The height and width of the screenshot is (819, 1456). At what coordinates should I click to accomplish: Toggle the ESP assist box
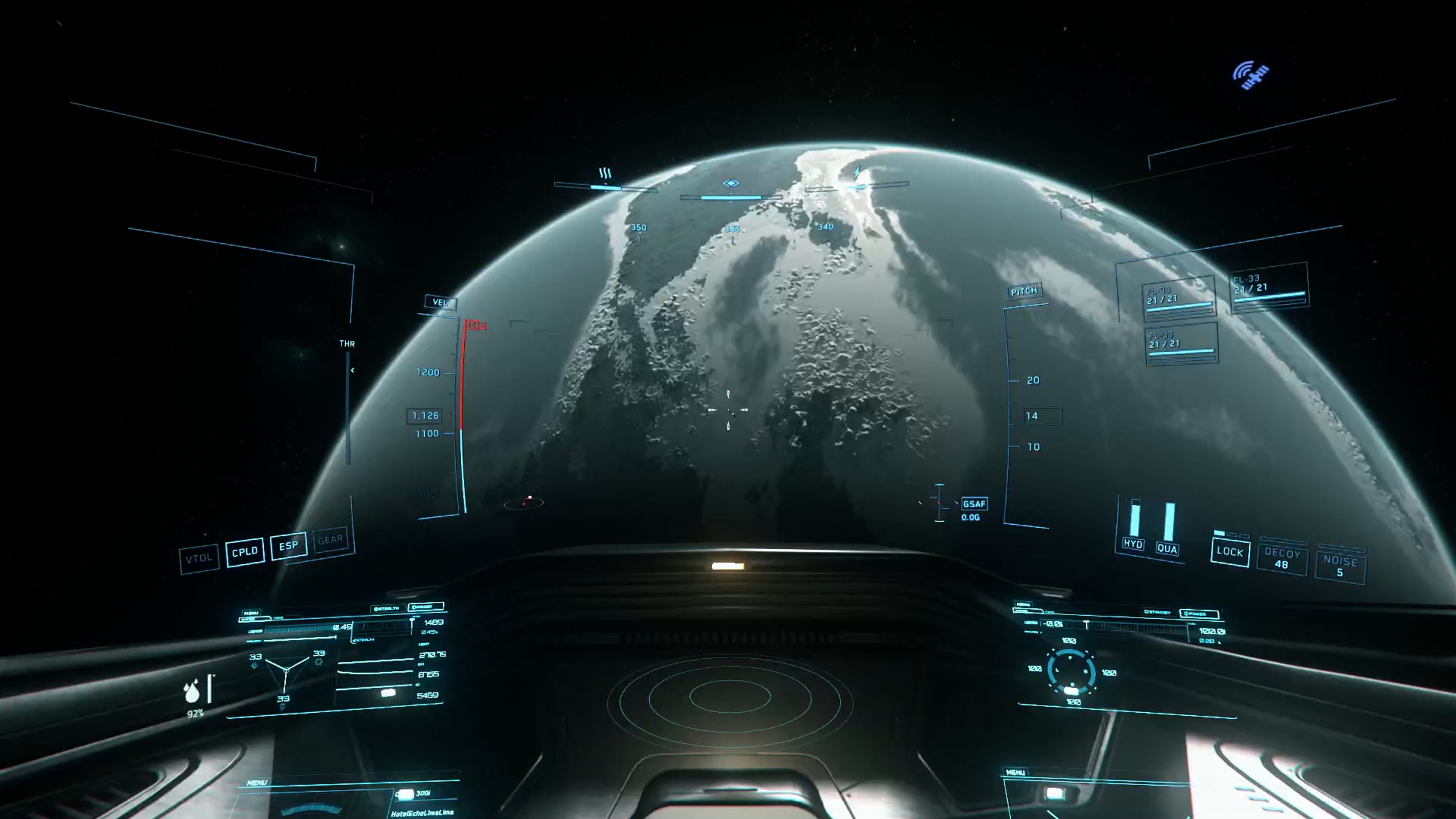(289, 545)
